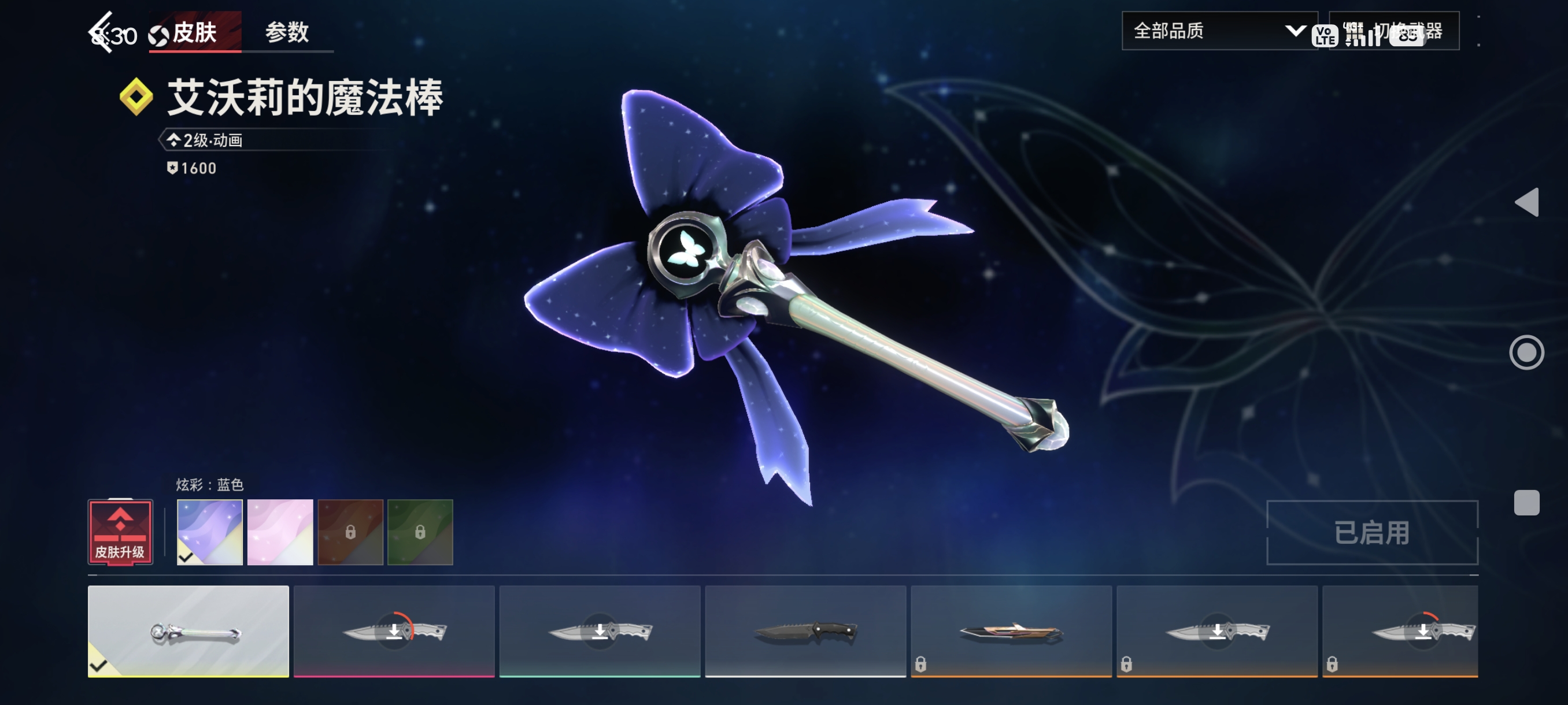Choose the pink chroma swatch

280,532
